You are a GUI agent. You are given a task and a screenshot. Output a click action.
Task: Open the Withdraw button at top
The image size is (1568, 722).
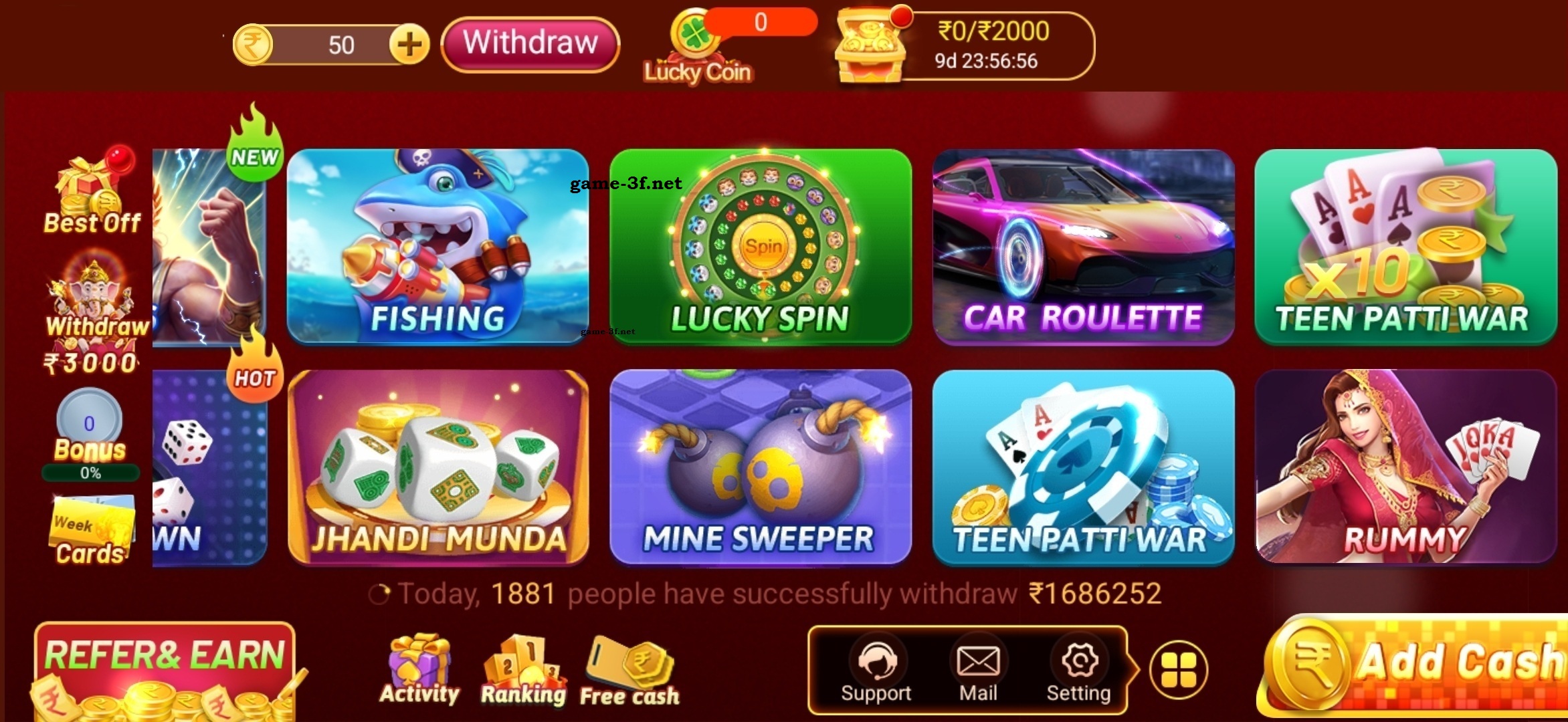[530, 44]
